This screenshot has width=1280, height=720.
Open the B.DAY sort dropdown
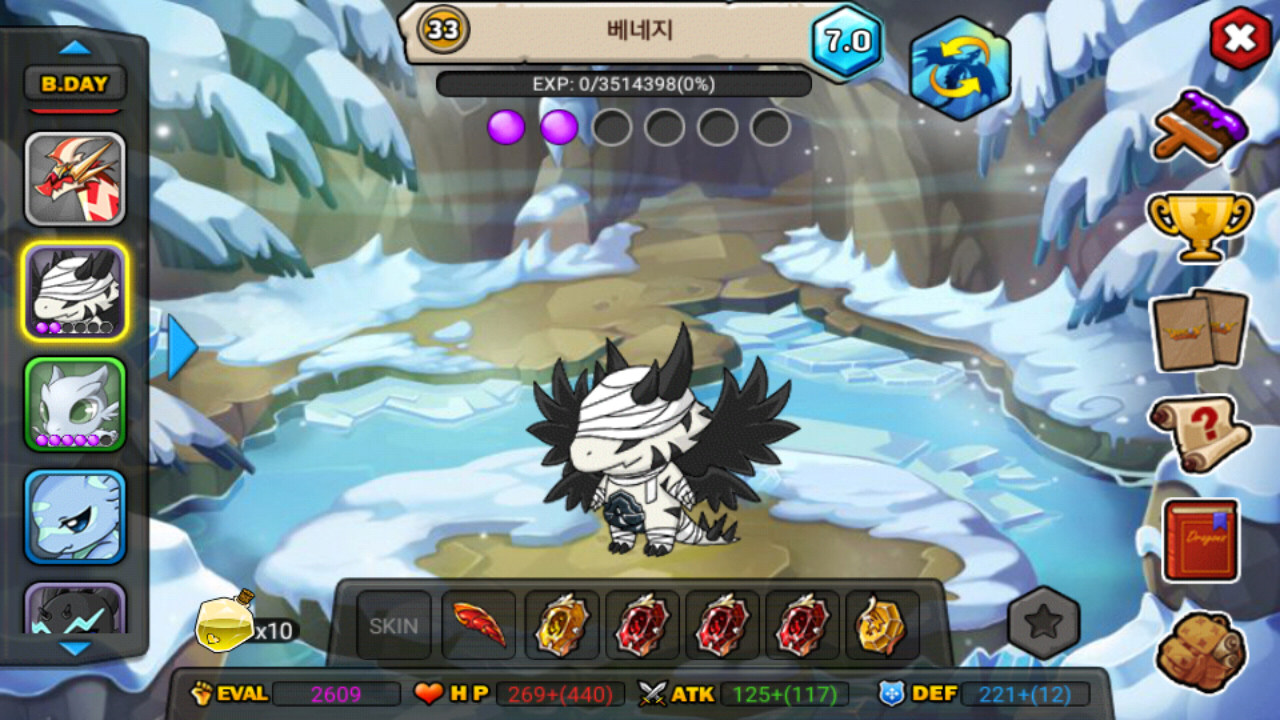(75, 84)
